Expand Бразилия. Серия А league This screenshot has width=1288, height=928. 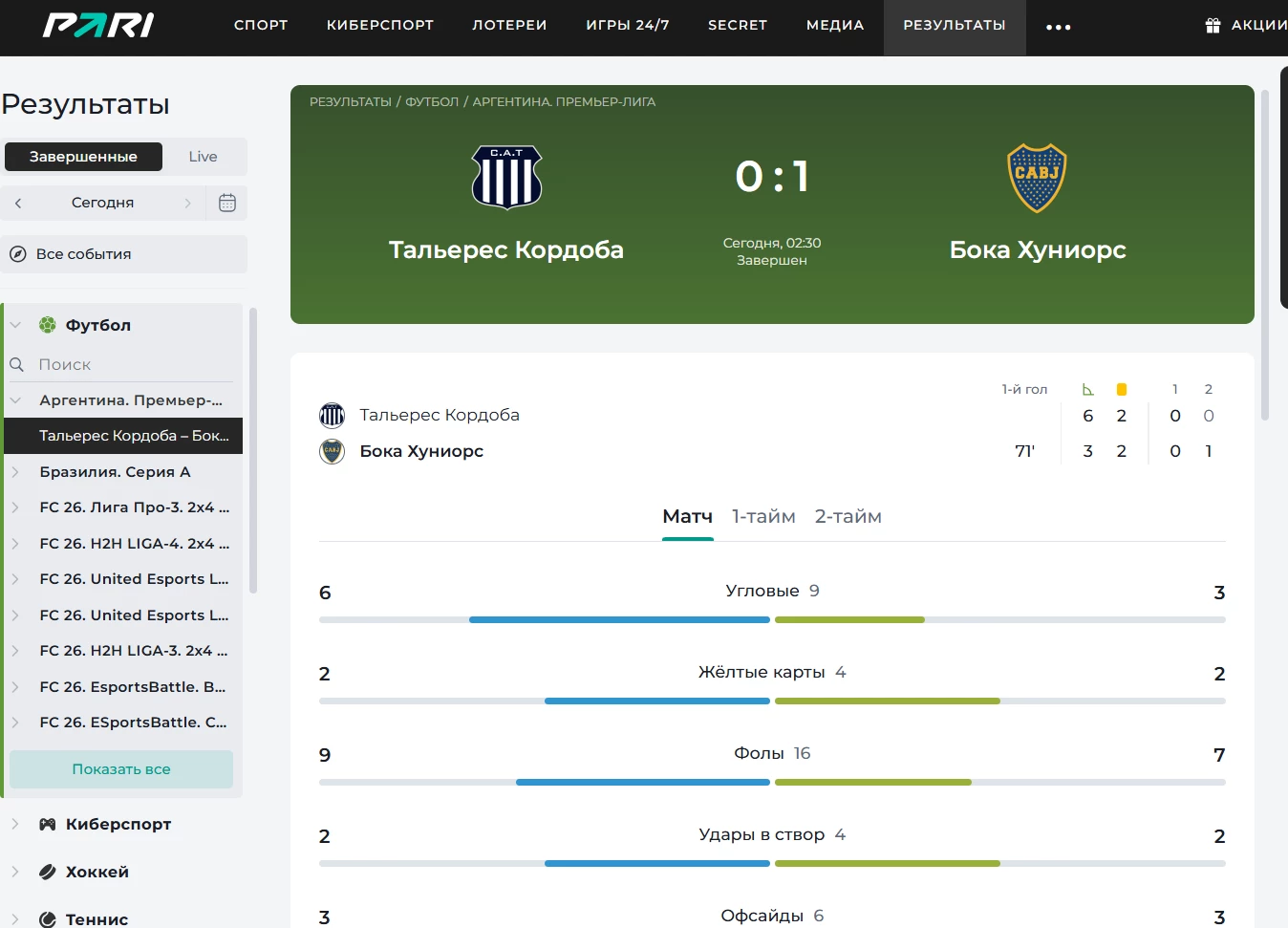(115, 471)
